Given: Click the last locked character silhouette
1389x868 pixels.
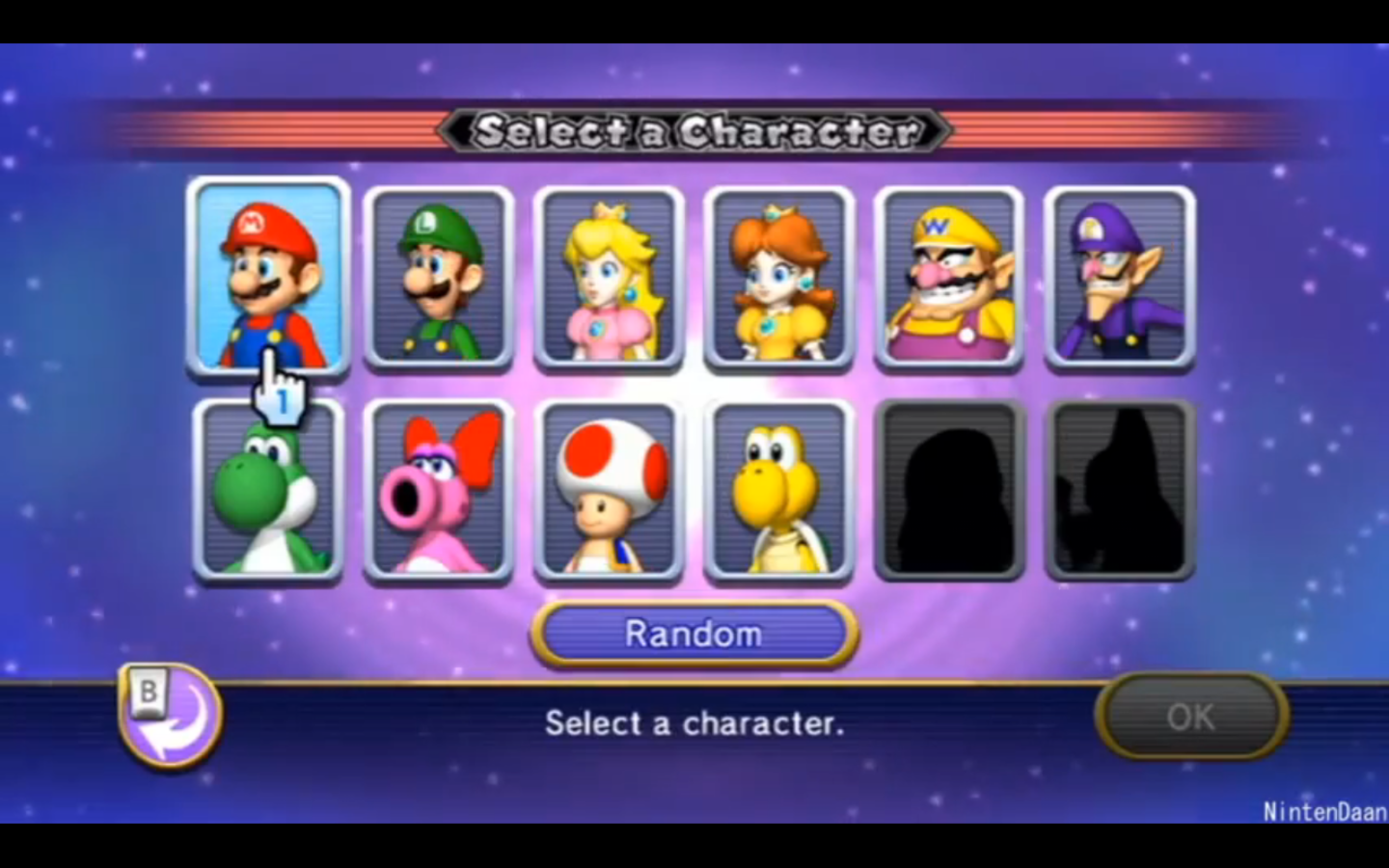Looking at the screenshot, I should pyautogui.click(x=1119, y=490).
